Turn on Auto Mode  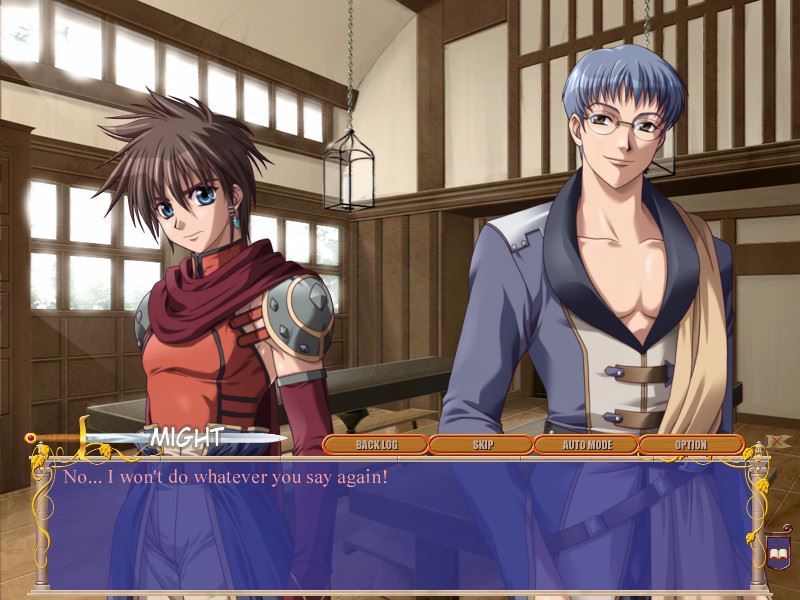pos(586,444)
